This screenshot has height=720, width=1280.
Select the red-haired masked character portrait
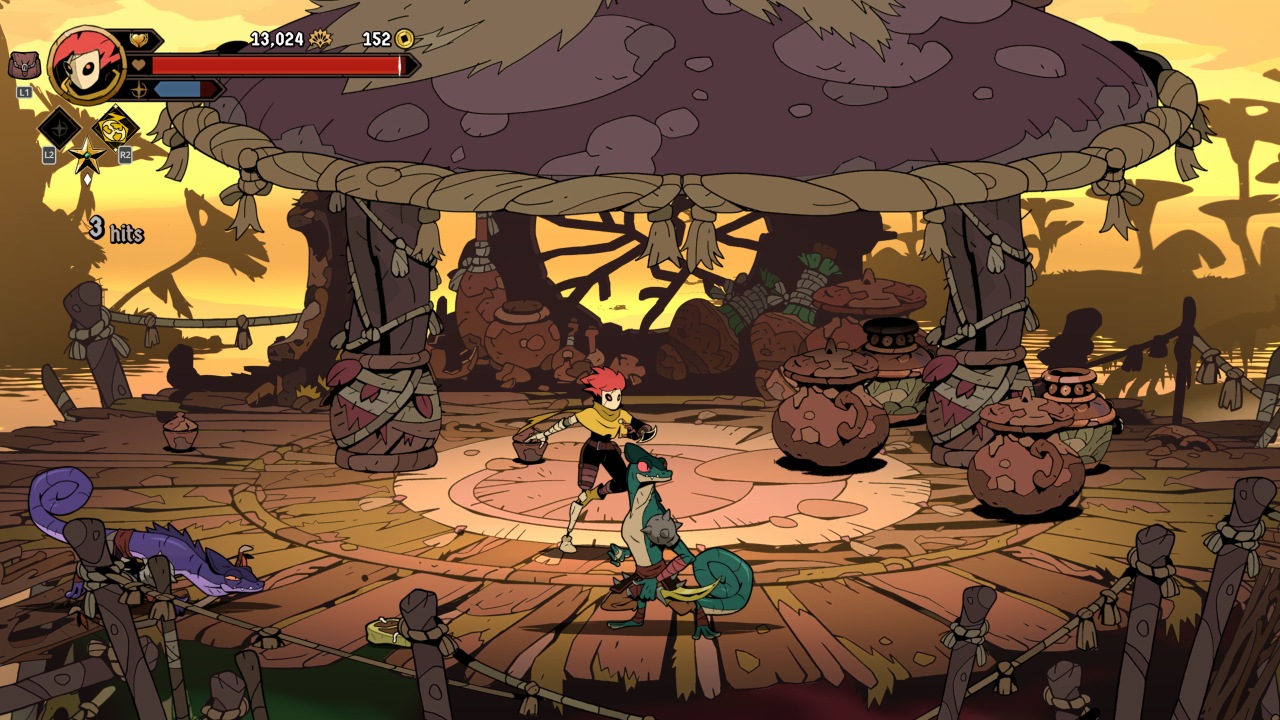(86, 64)
